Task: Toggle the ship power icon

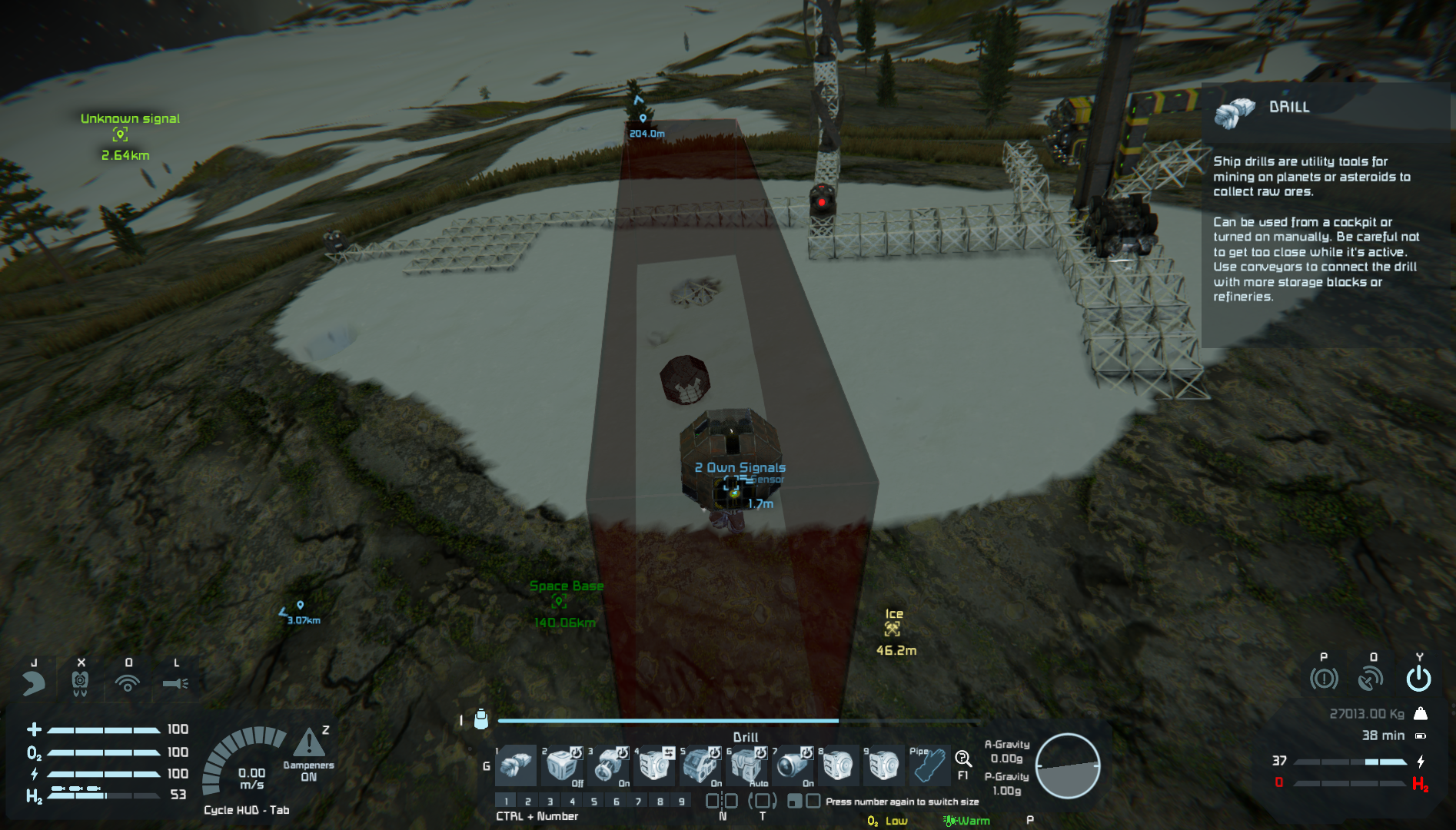Action: point(1418,679)
